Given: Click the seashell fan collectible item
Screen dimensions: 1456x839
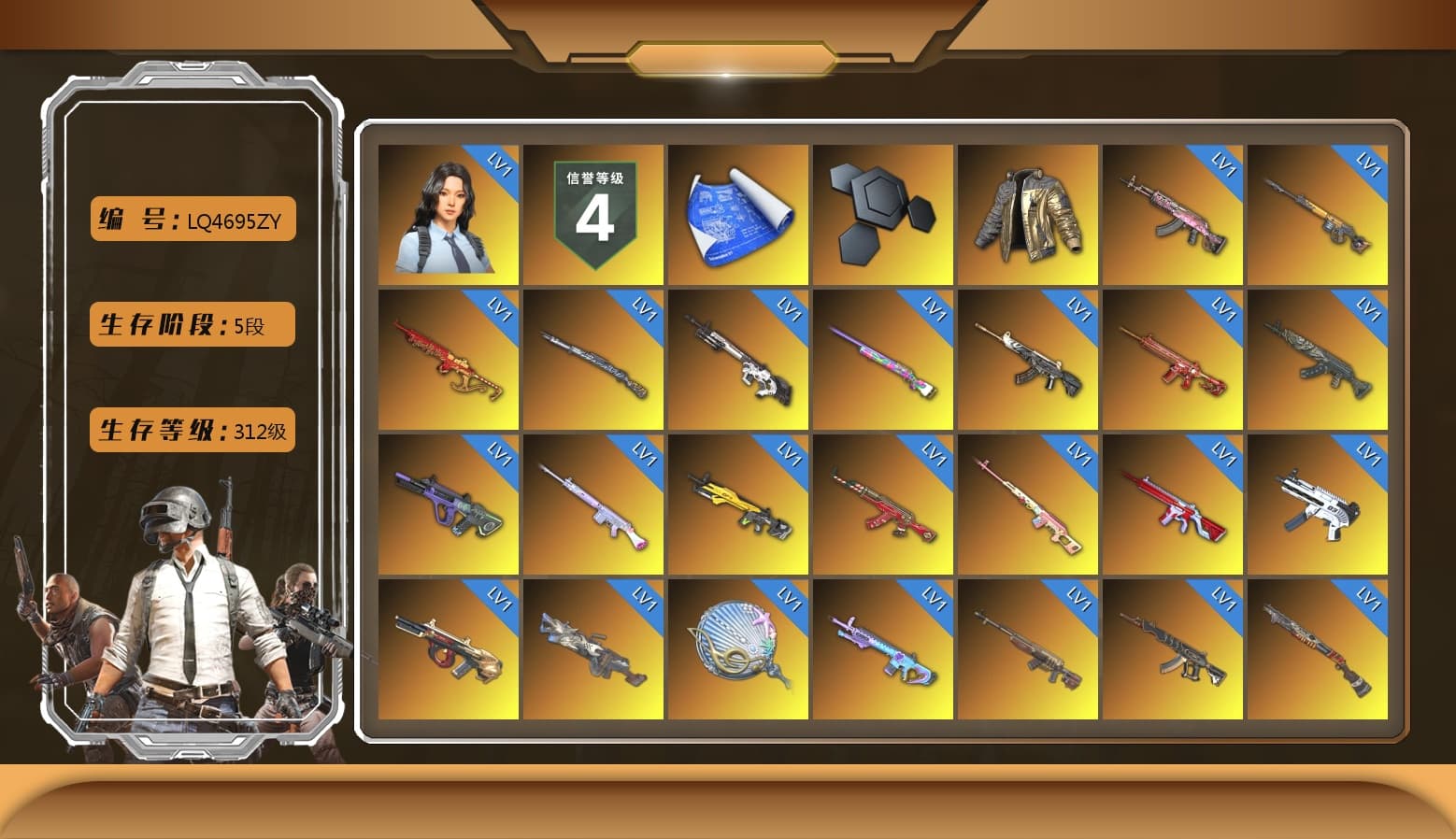Looking at the screenshot, I should [x=738, y=647].
